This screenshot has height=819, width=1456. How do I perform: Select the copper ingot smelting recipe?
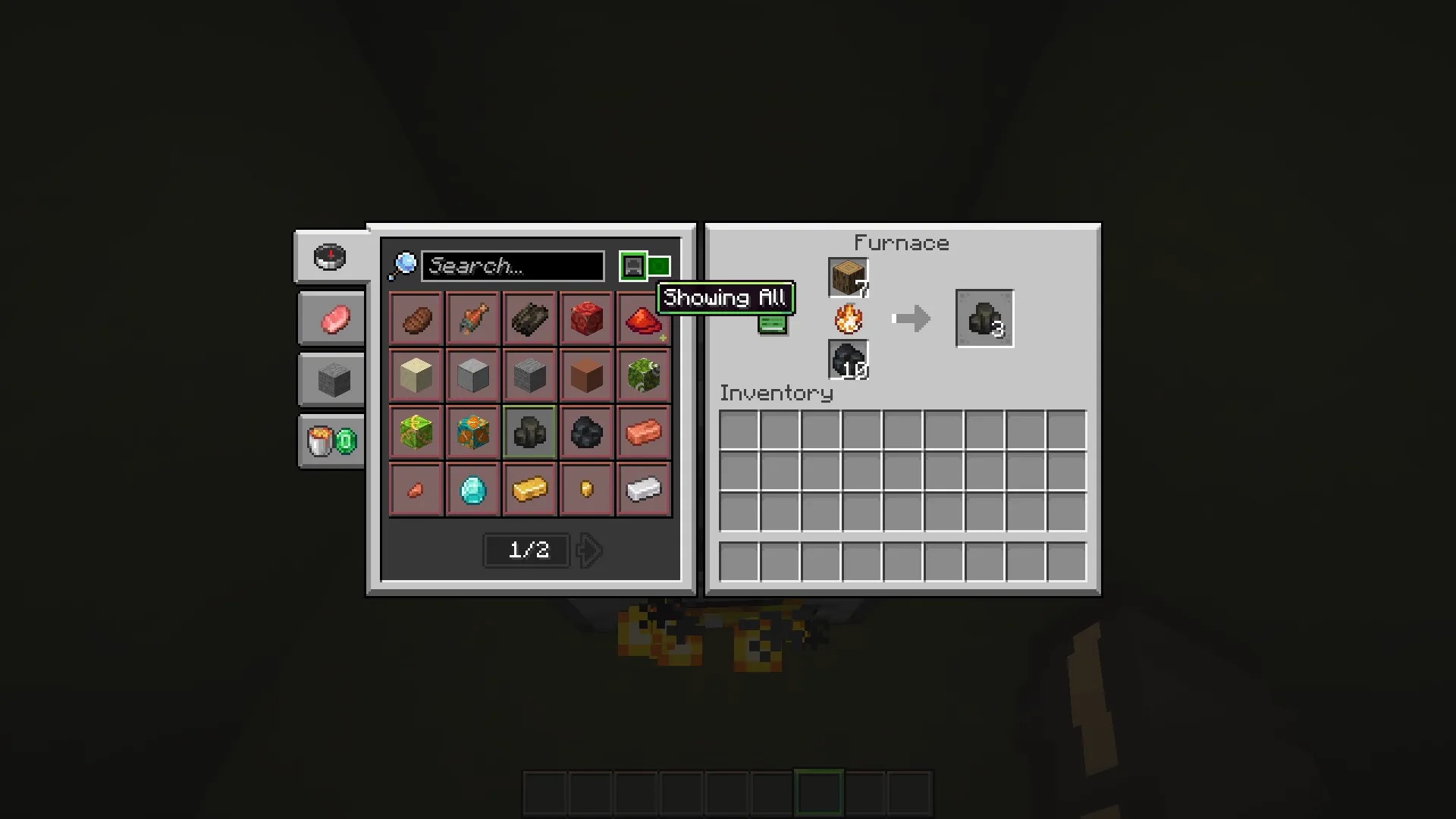click(643, 432)
